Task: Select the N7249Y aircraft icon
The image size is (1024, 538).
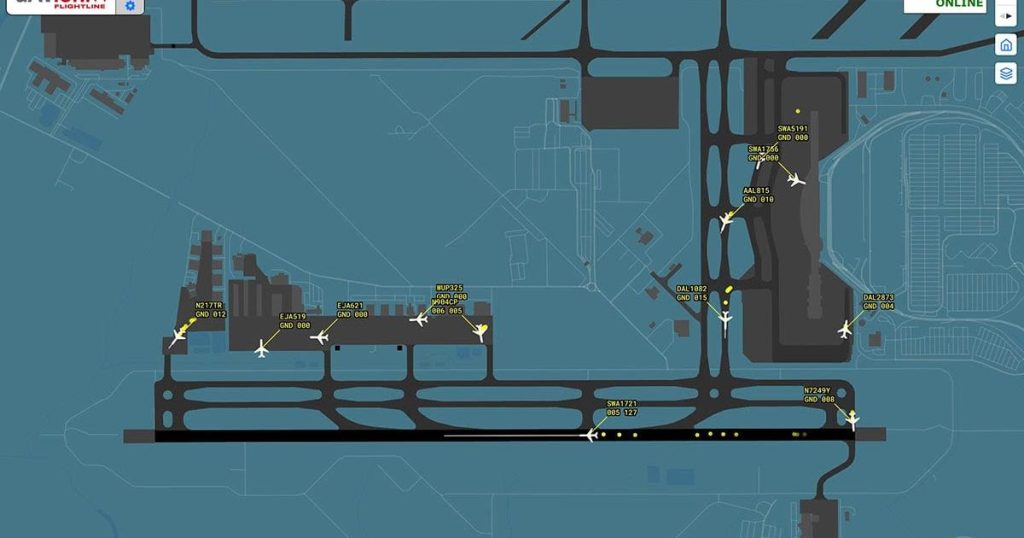Action: click(852, 420)
